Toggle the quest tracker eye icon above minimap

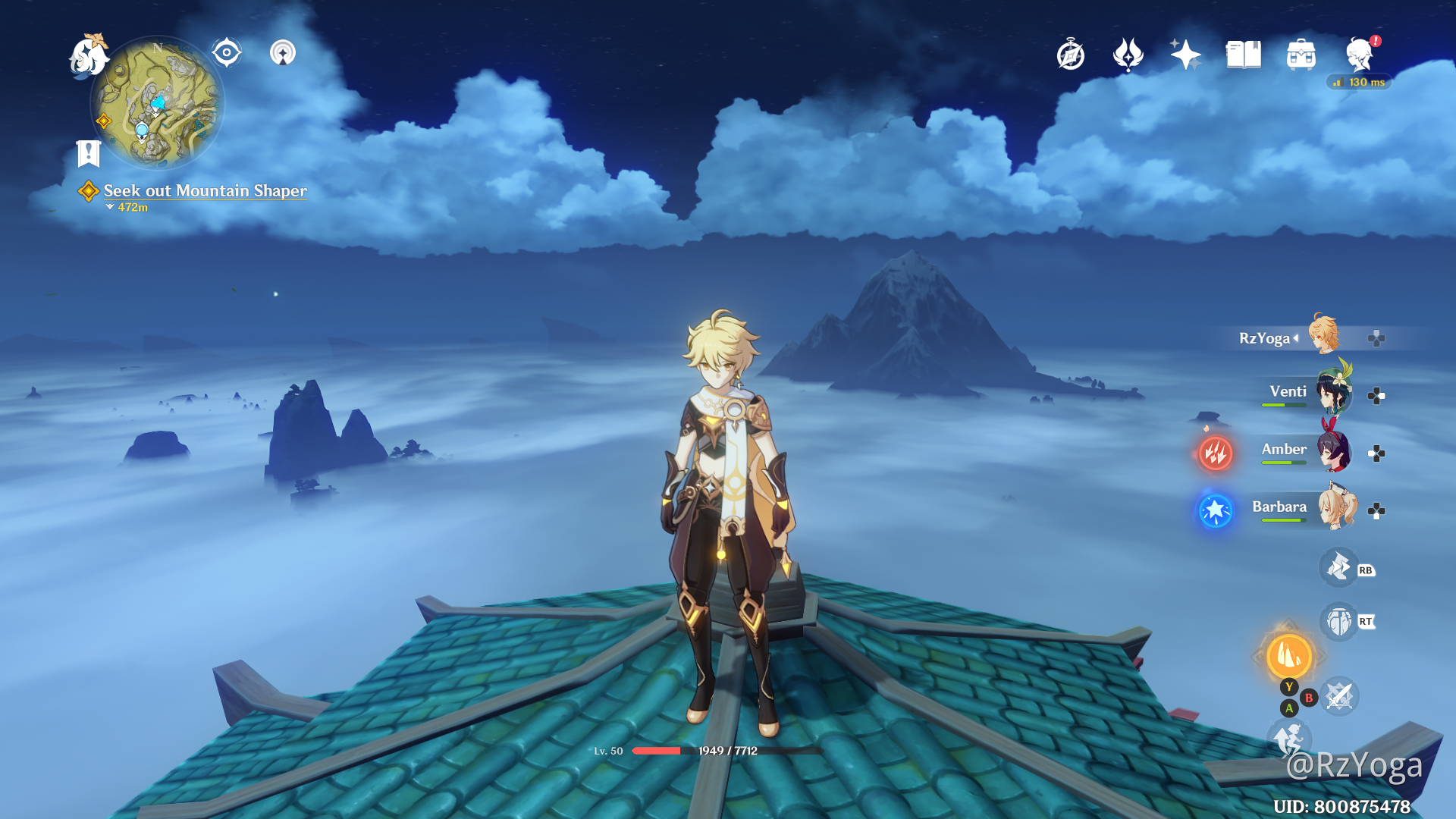click(x=227, y=52)
